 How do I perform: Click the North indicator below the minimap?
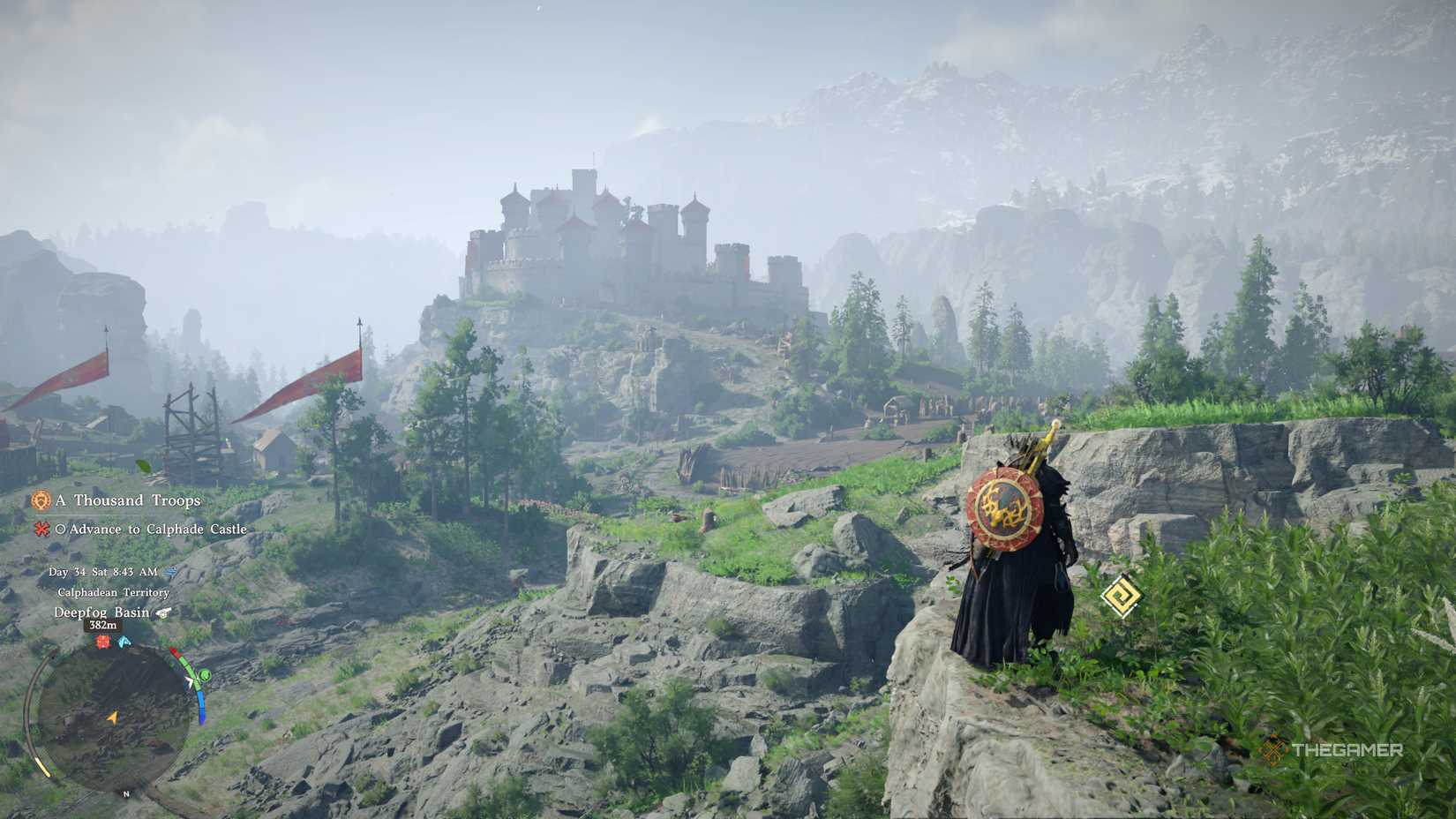126,793
